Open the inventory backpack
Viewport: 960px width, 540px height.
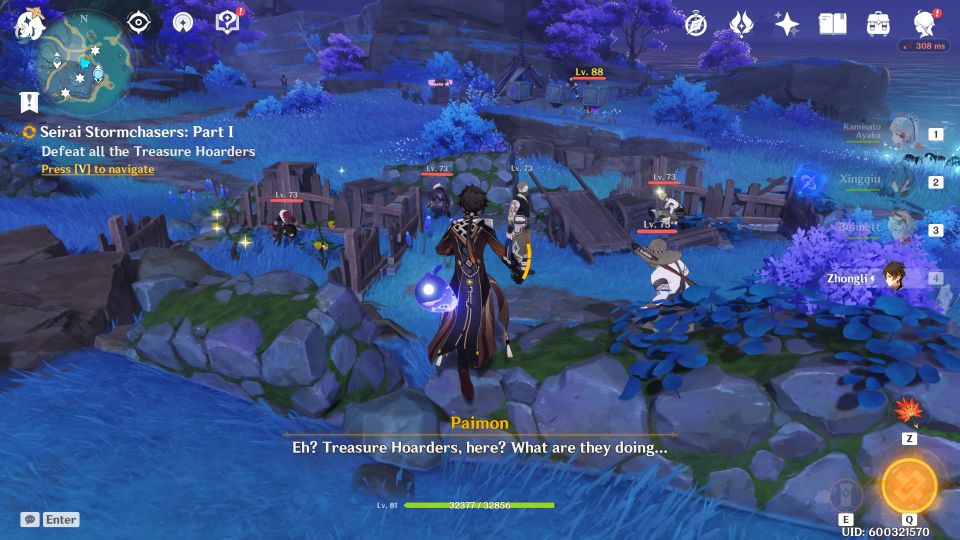[878, 24]
